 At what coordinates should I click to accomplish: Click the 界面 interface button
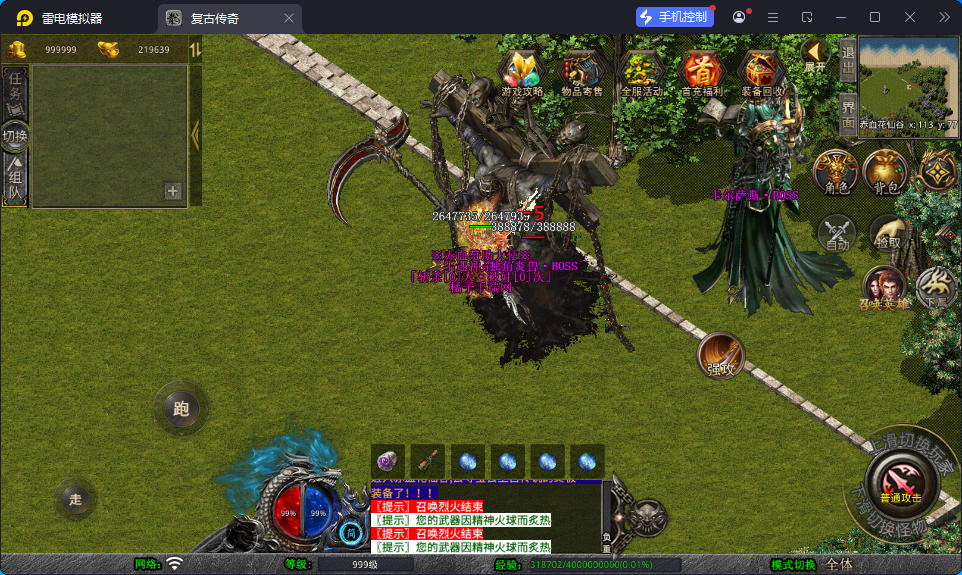pos(847,112)
